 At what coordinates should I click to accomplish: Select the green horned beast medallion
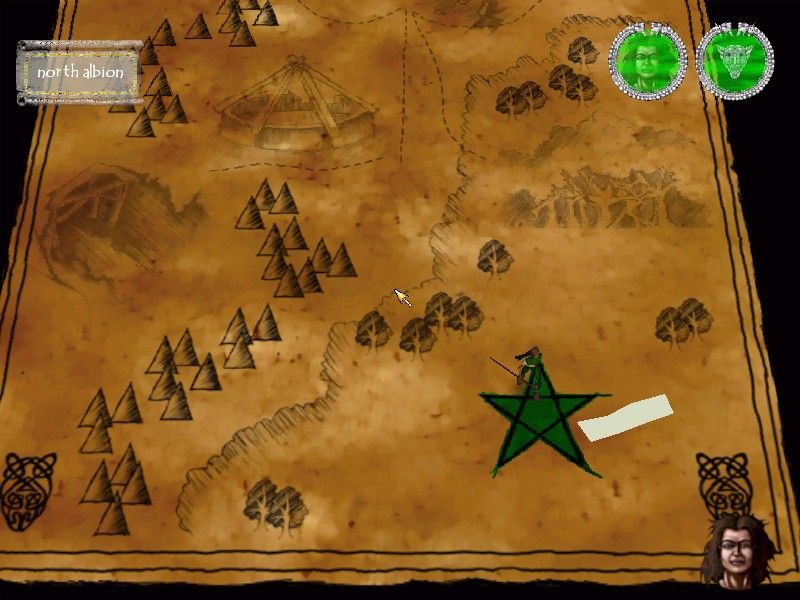click(734, 58)
